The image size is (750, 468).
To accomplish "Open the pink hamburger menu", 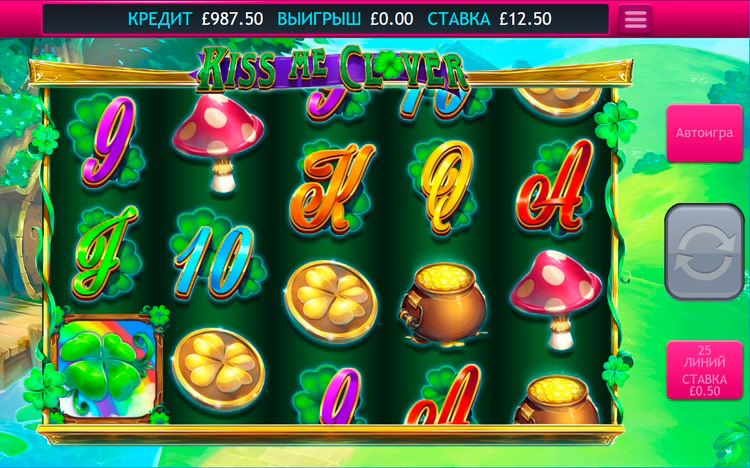I will [x=635, y=19].
